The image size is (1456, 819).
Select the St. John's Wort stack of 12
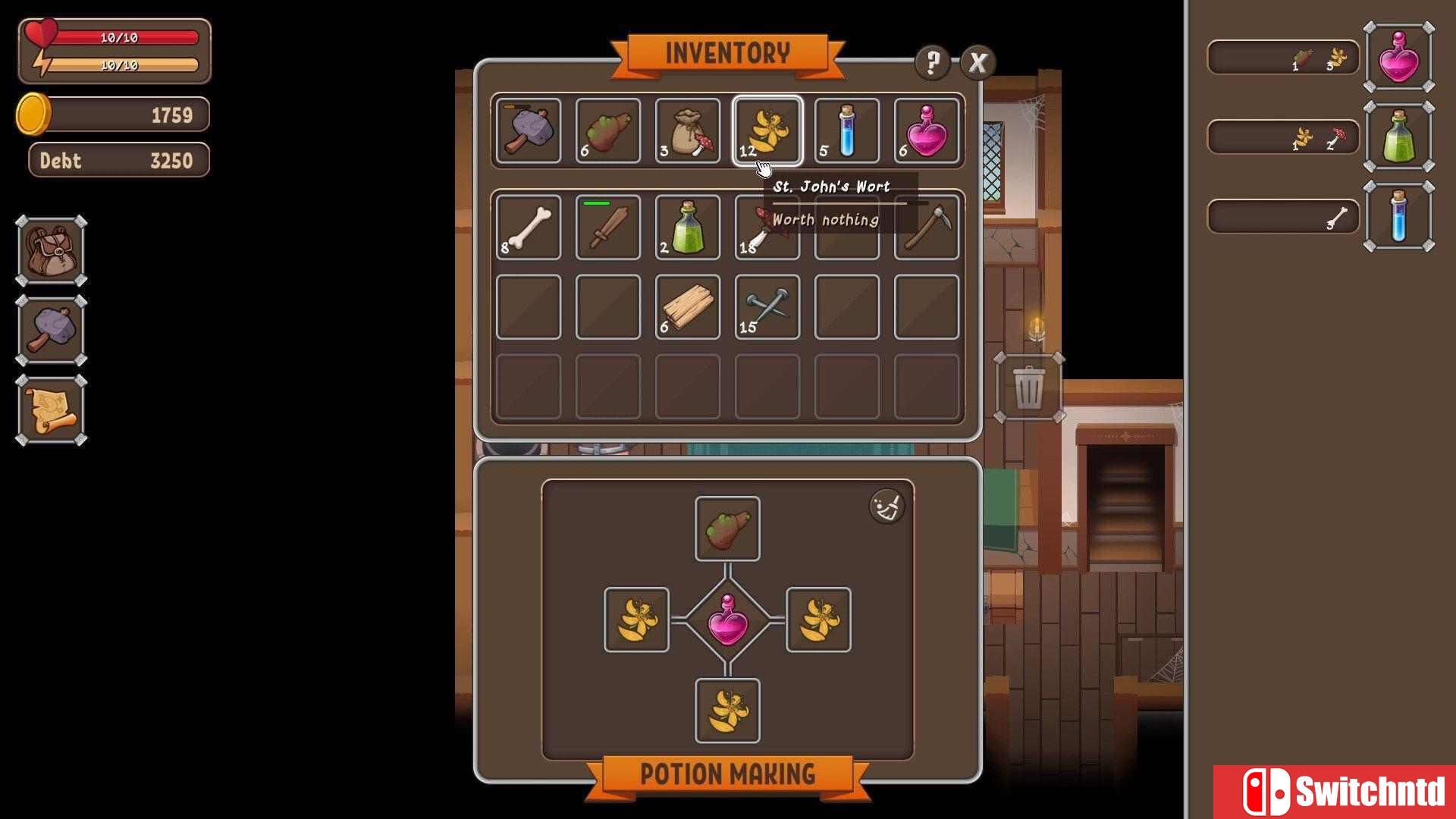pos(767,130)
